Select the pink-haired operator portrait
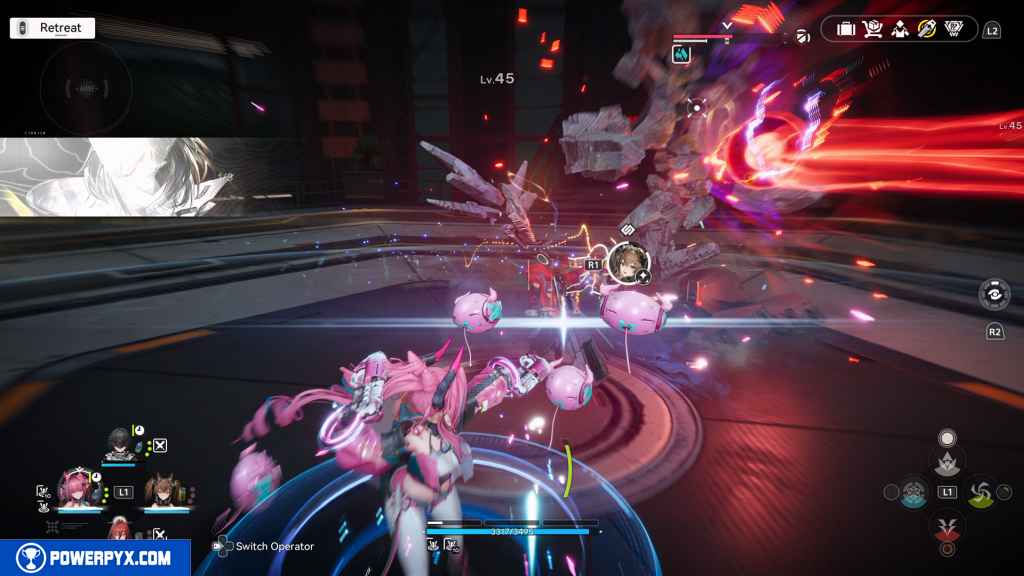1024x576 pixels. (x=74, y=487)
